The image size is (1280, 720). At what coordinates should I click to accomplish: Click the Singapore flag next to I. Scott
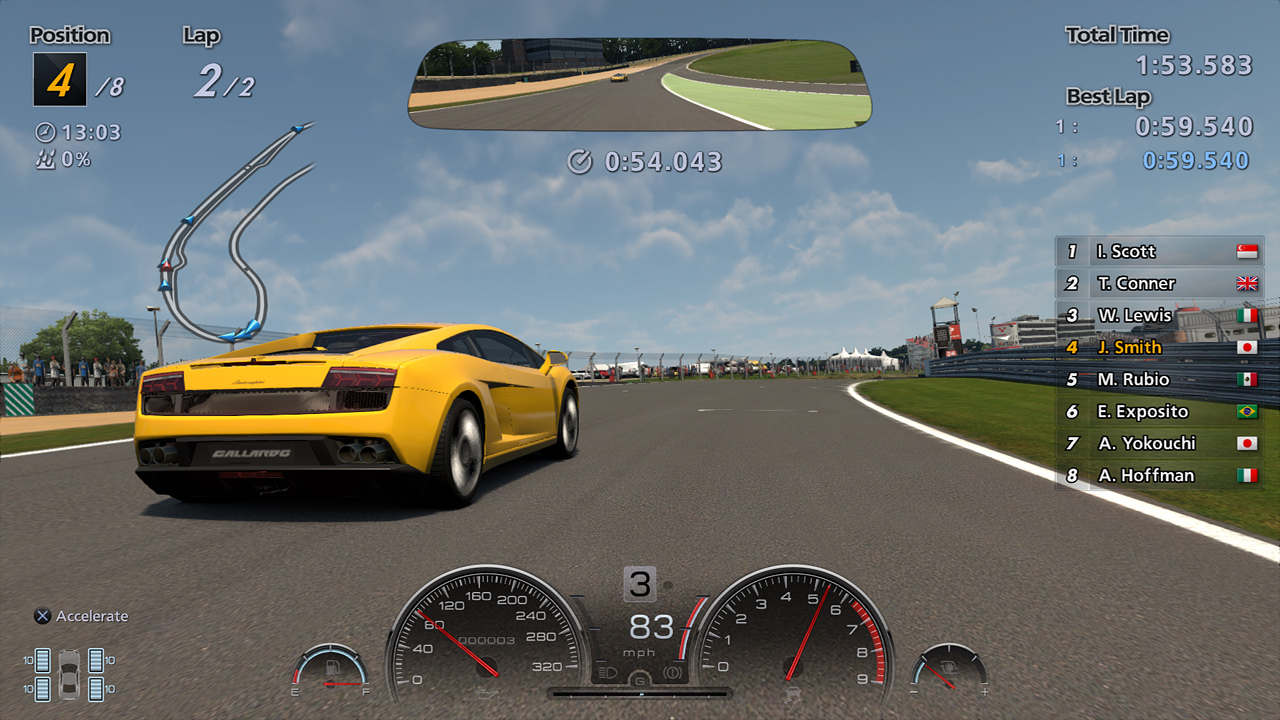1247,251
